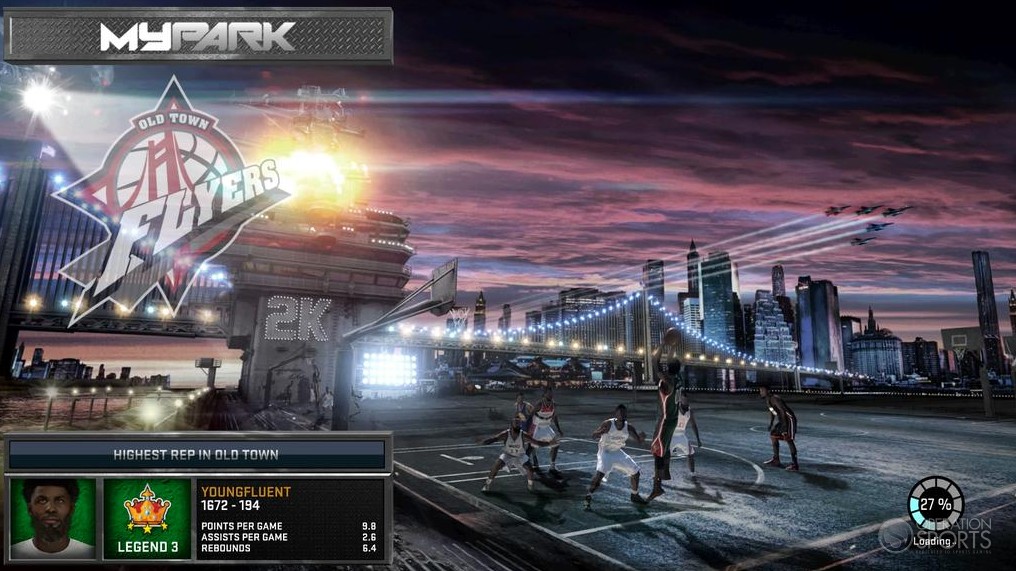This screenshot has height=571, width=1016.
Task: Click the Highest Rep in Old Town header
Action: pos(197,455)
